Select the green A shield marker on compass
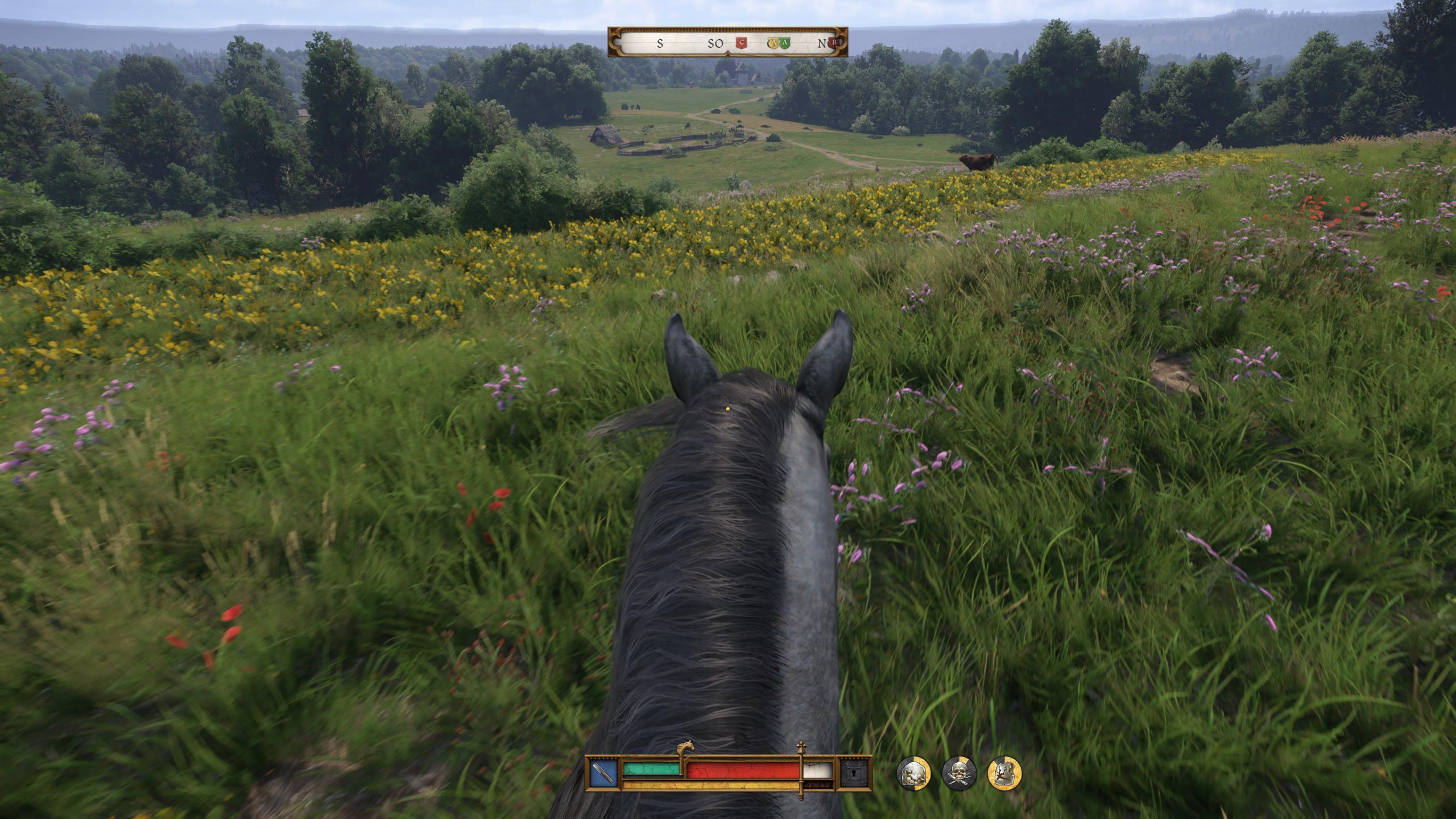 (785, 43)
